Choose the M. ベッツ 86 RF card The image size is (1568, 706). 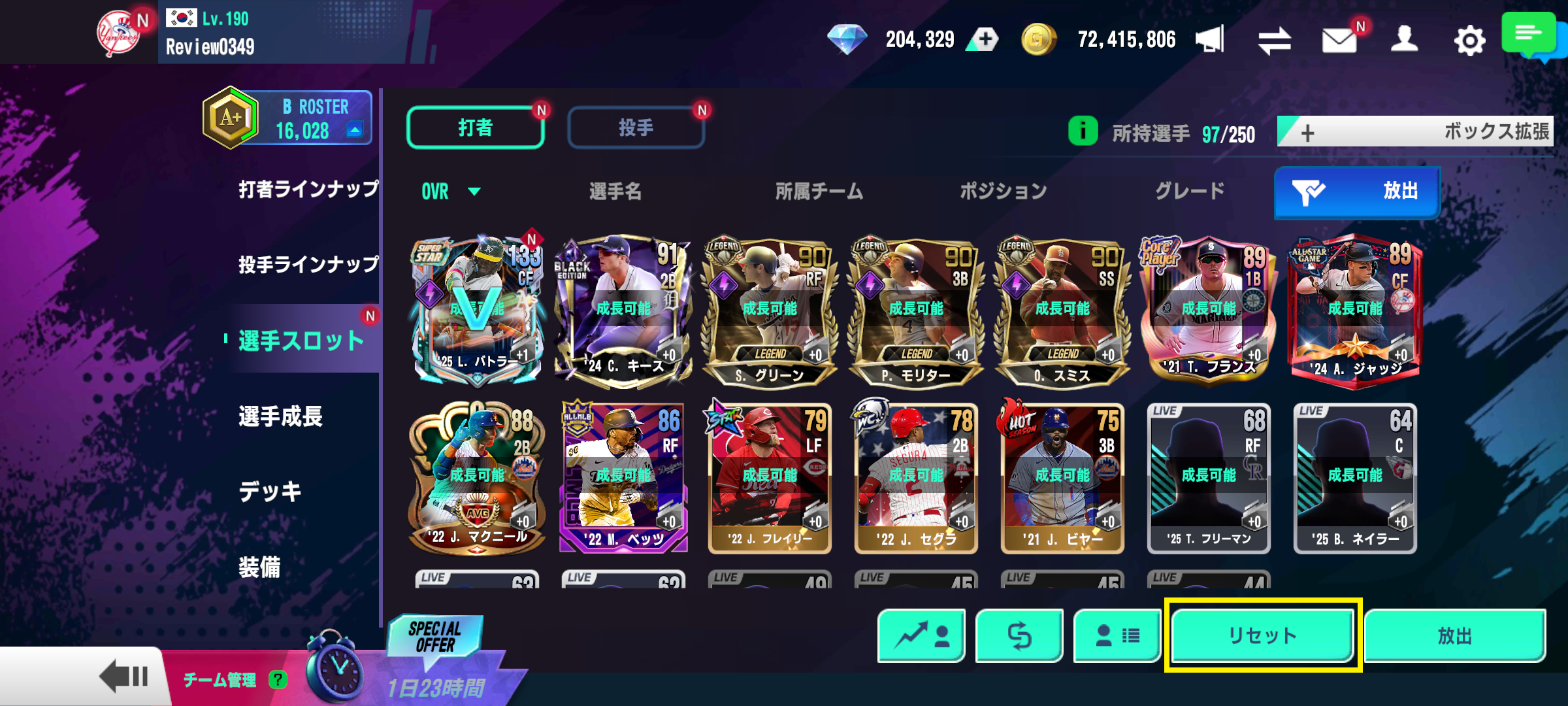(x=623, y=477)
